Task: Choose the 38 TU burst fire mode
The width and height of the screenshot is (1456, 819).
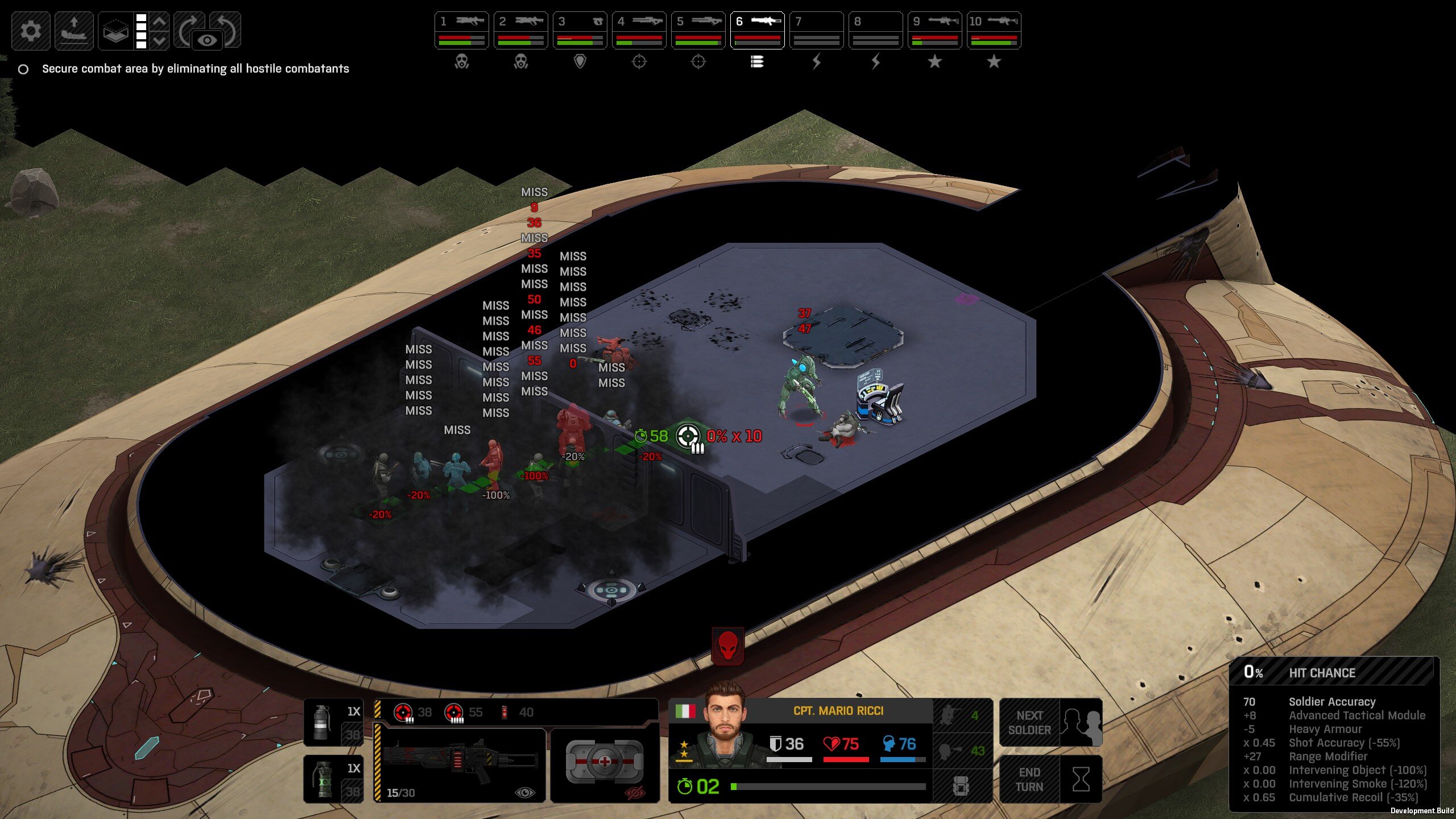Action: 413,712
